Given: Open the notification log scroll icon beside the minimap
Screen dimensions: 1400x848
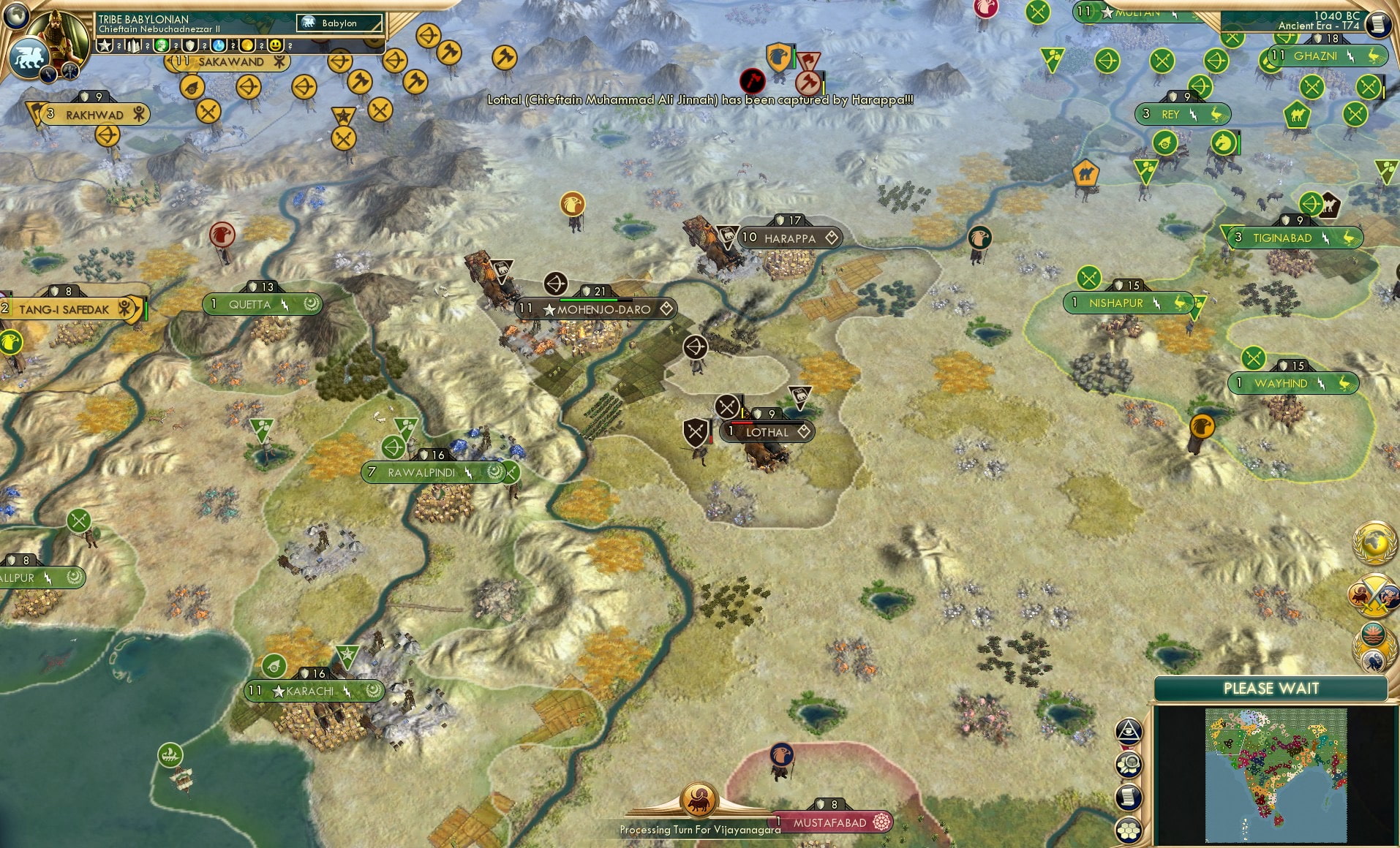Looking at the screenshot, I should click(1129, 797).
